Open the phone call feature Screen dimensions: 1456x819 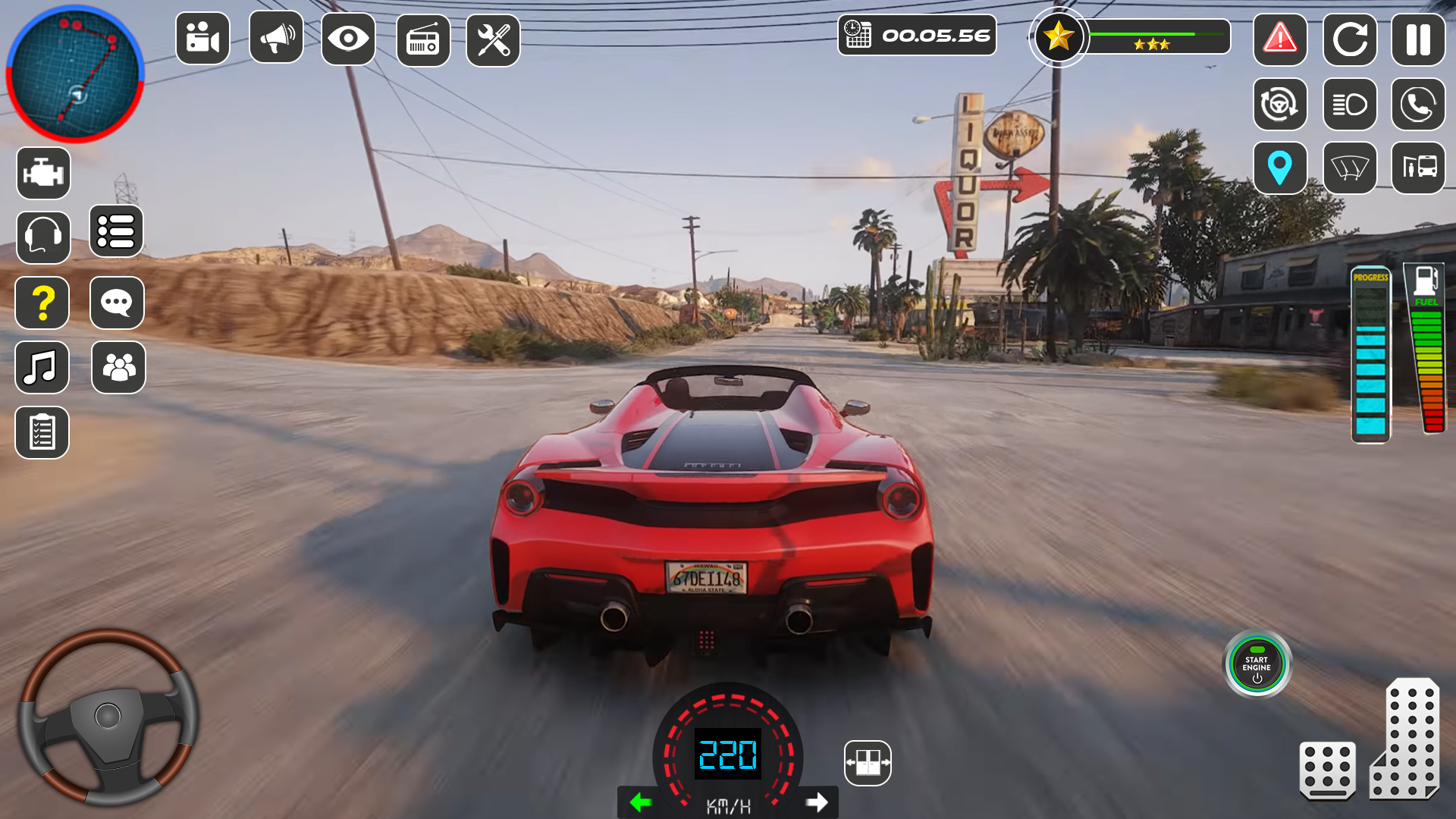pyautogui.click(x=1420, y=105)
